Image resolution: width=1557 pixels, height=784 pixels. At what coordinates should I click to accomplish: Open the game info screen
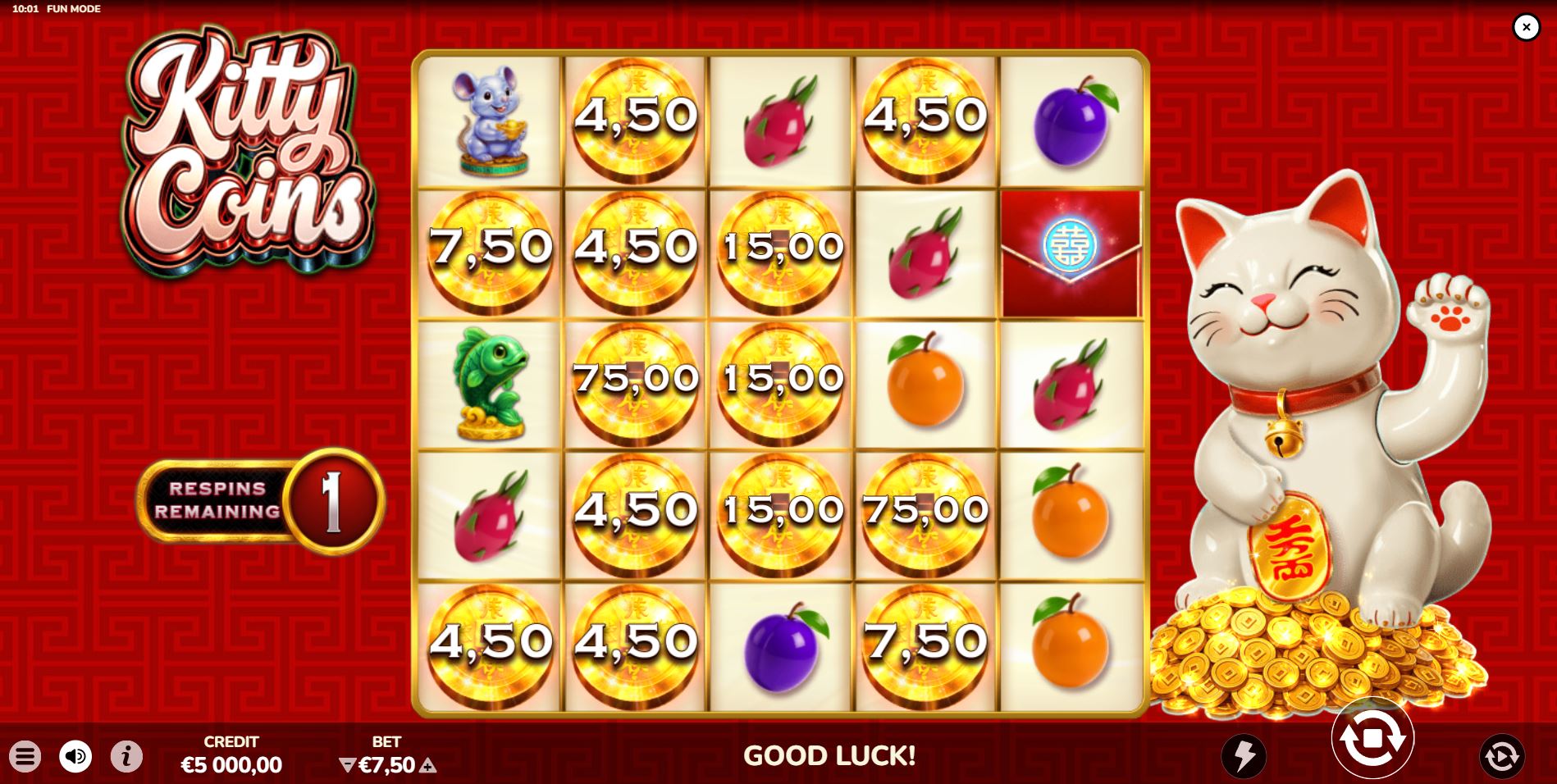click(126, 758)
